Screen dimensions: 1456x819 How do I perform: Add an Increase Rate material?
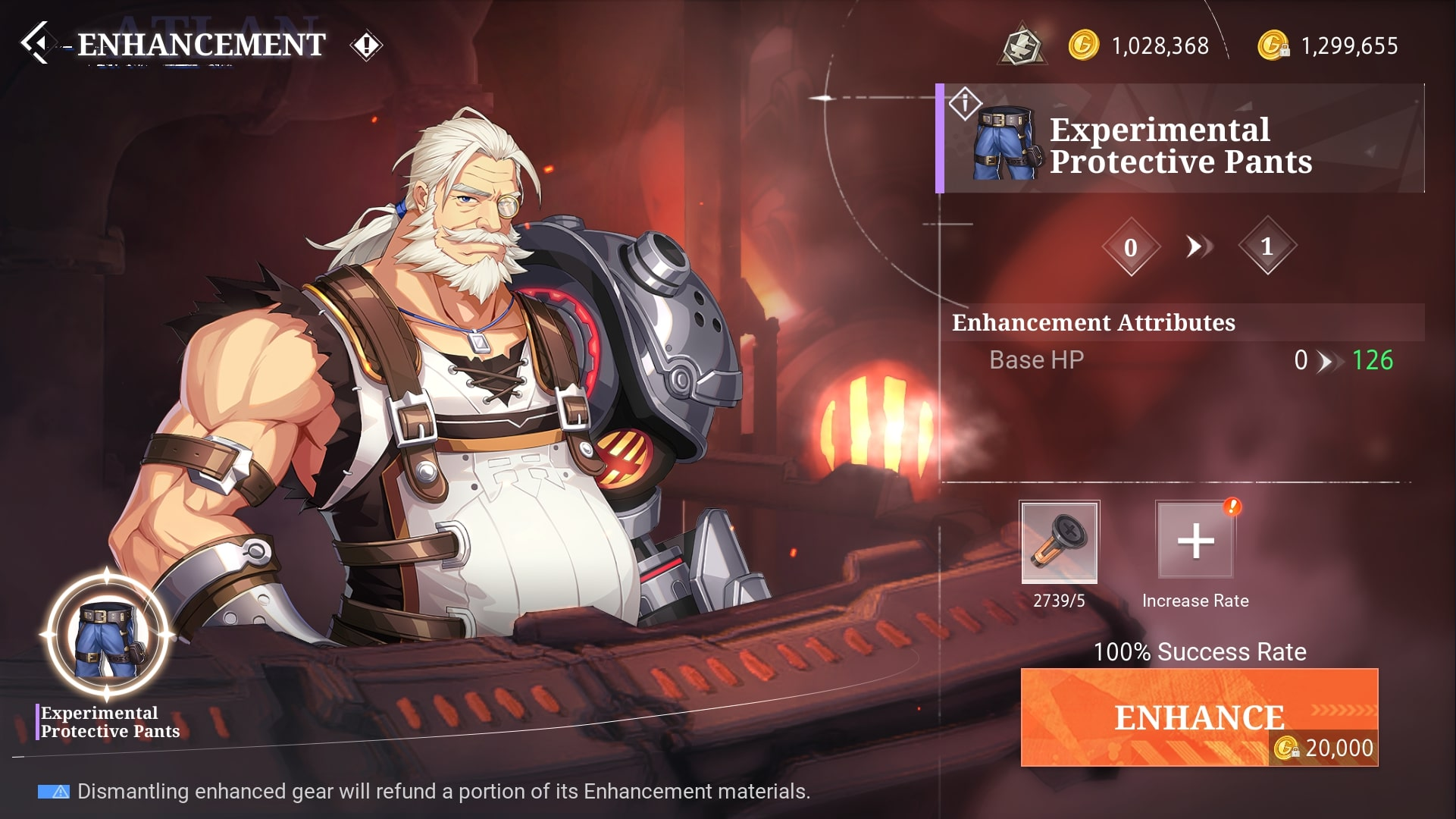(1195, 541)
